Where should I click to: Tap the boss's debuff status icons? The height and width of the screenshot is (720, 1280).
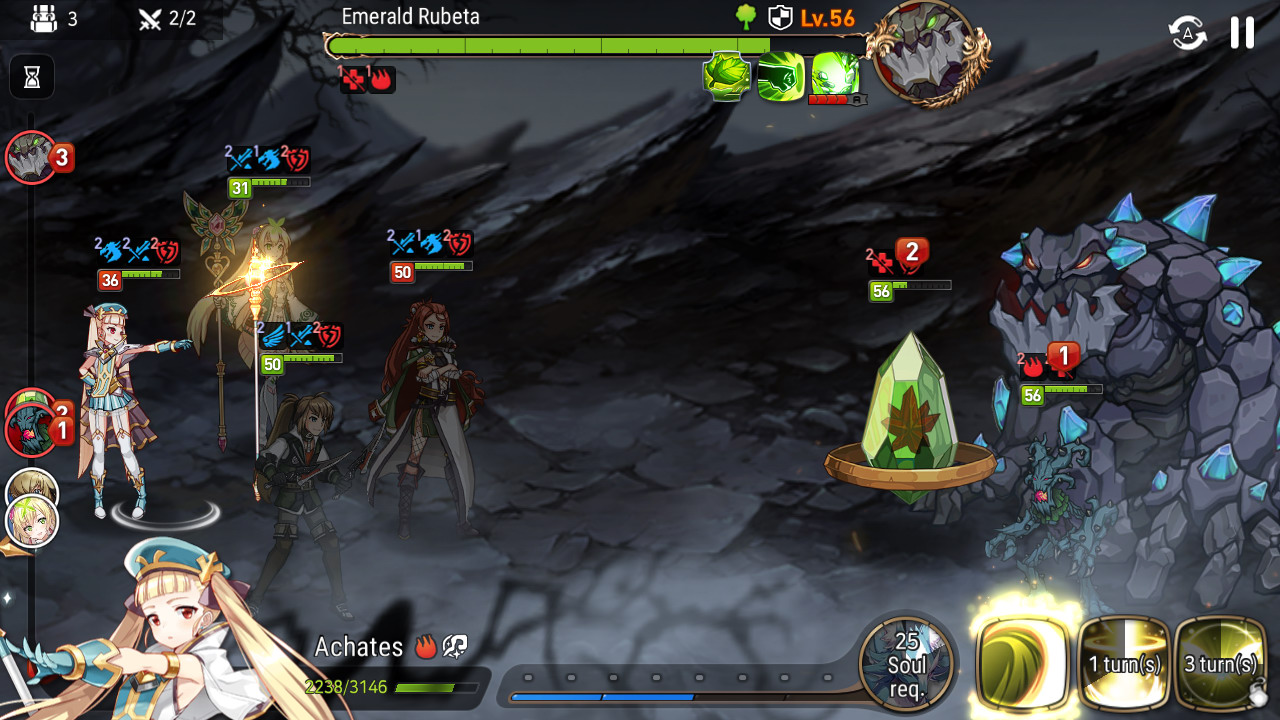point(368,79)
